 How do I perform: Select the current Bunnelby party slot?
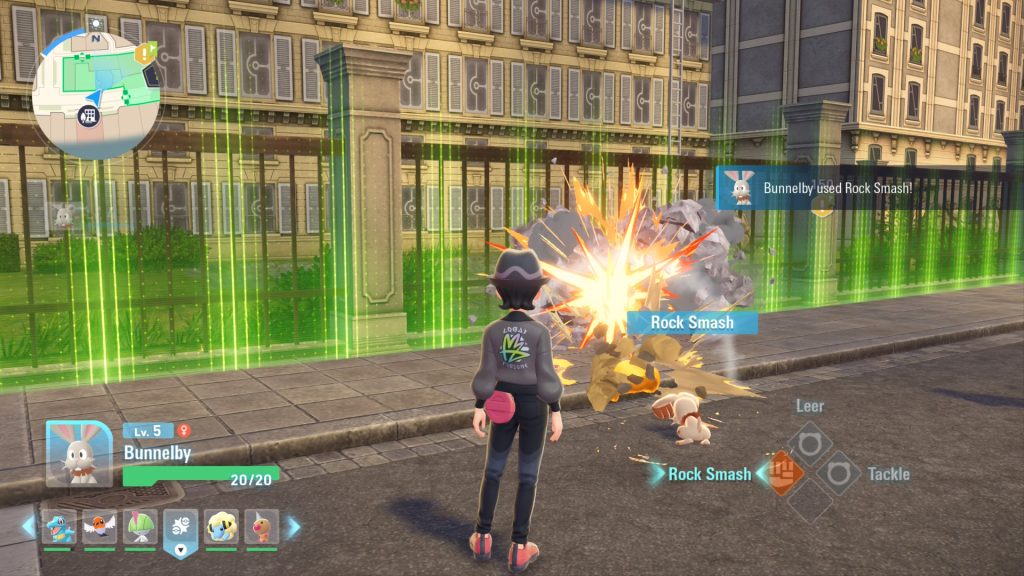181,527
